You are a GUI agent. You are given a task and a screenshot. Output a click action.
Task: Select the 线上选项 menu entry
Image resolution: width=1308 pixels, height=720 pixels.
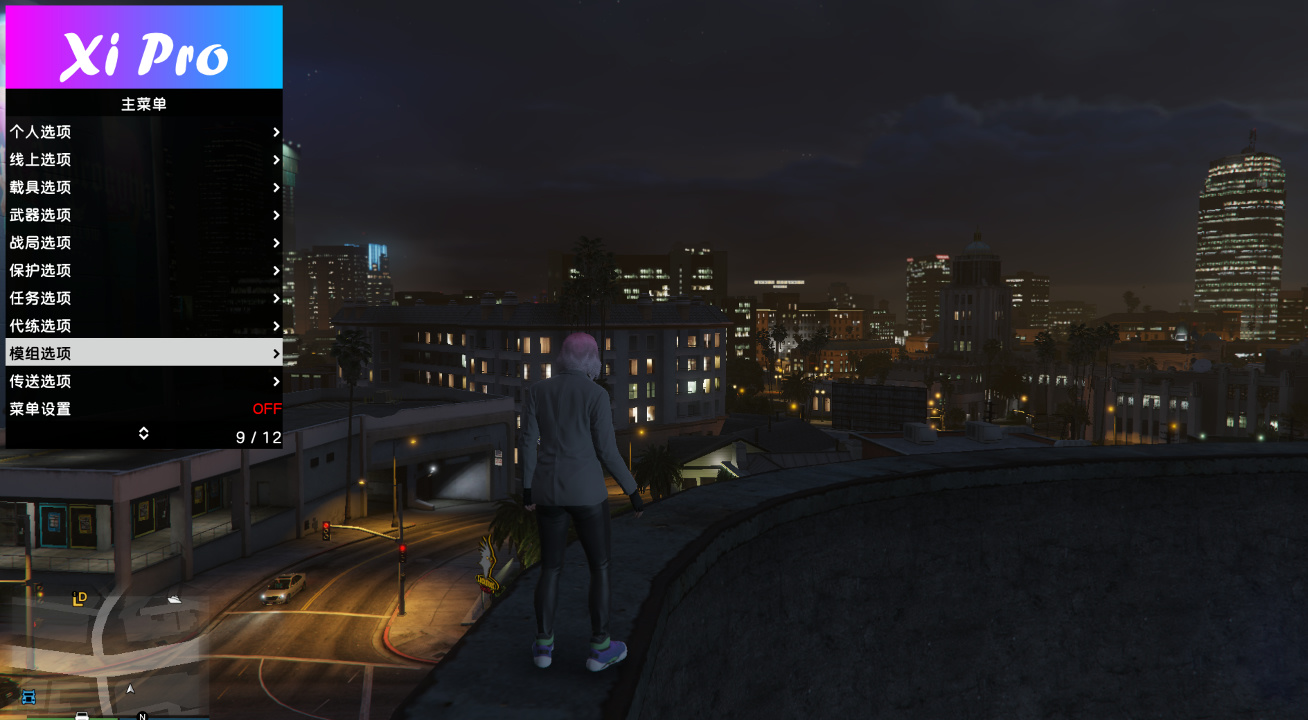pyautogui.click(x=143, y=160)
